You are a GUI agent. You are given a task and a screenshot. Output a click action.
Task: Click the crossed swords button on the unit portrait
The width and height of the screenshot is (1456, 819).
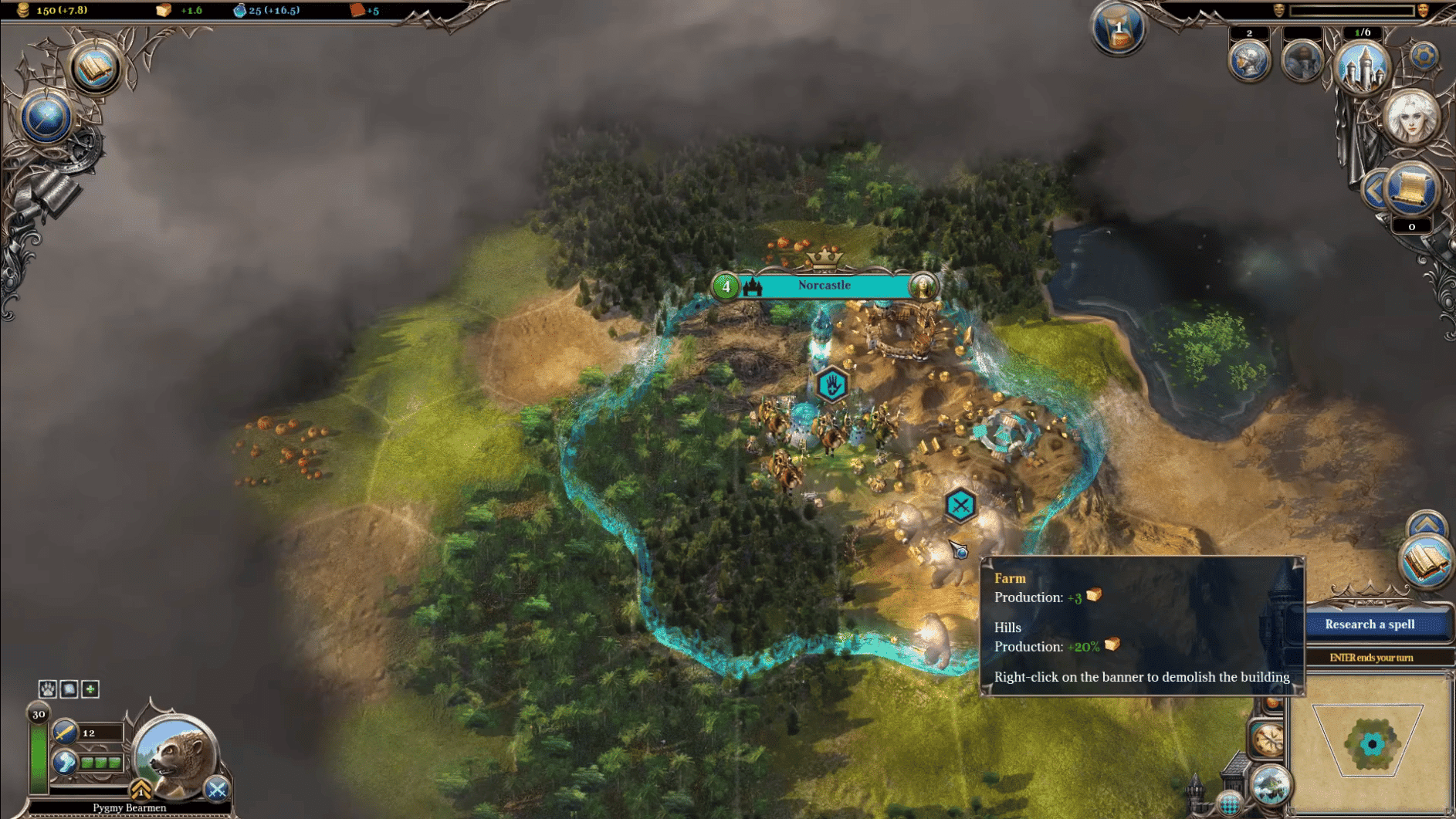217,789
